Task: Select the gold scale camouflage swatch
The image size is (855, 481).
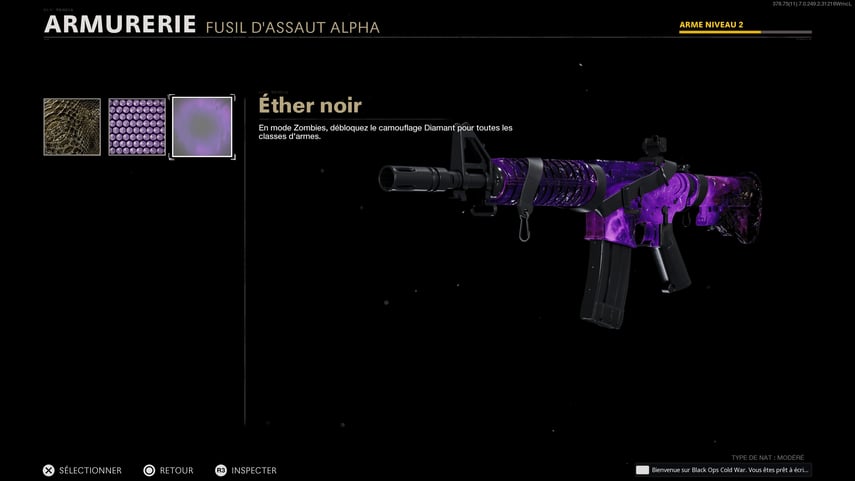Action: tap(72, 127)
